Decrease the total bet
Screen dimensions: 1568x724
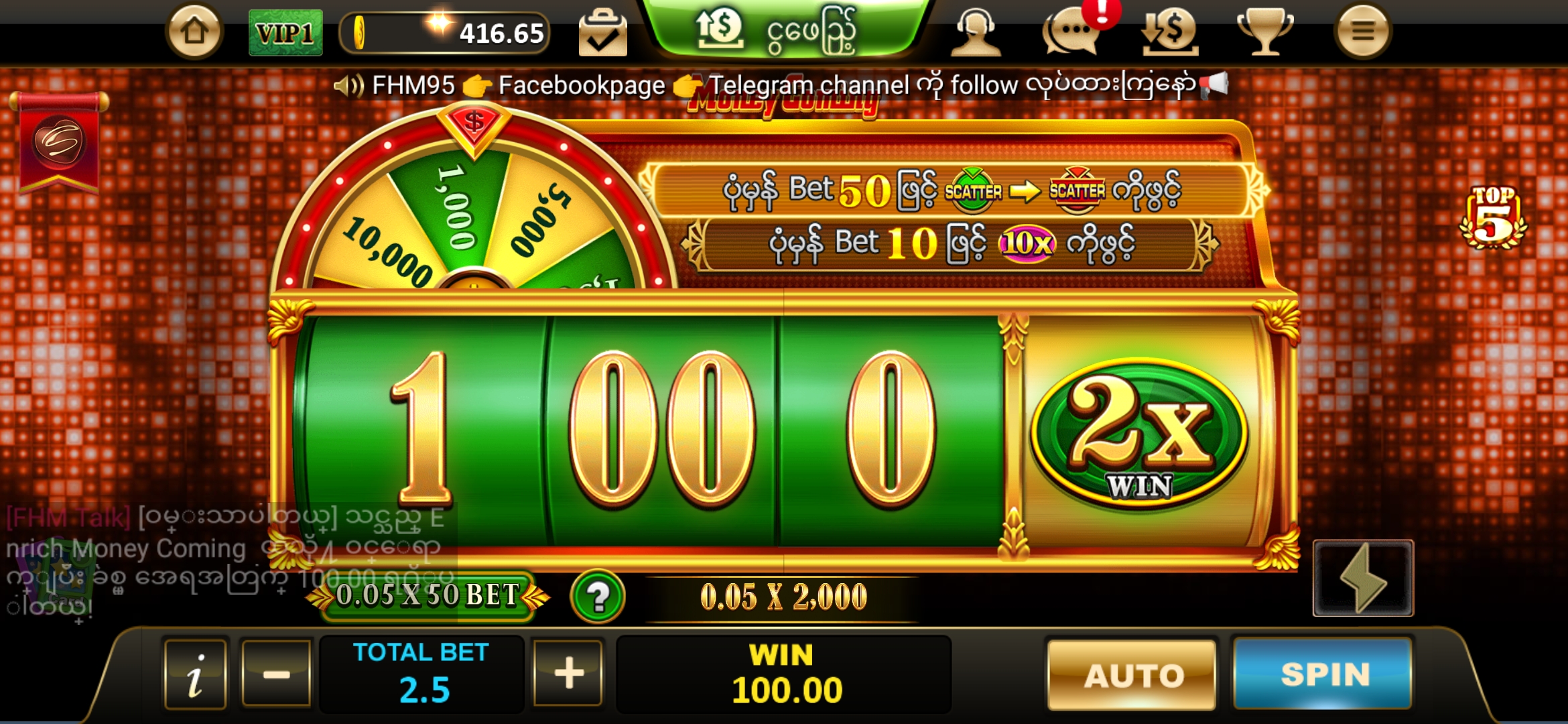point(276,674)
